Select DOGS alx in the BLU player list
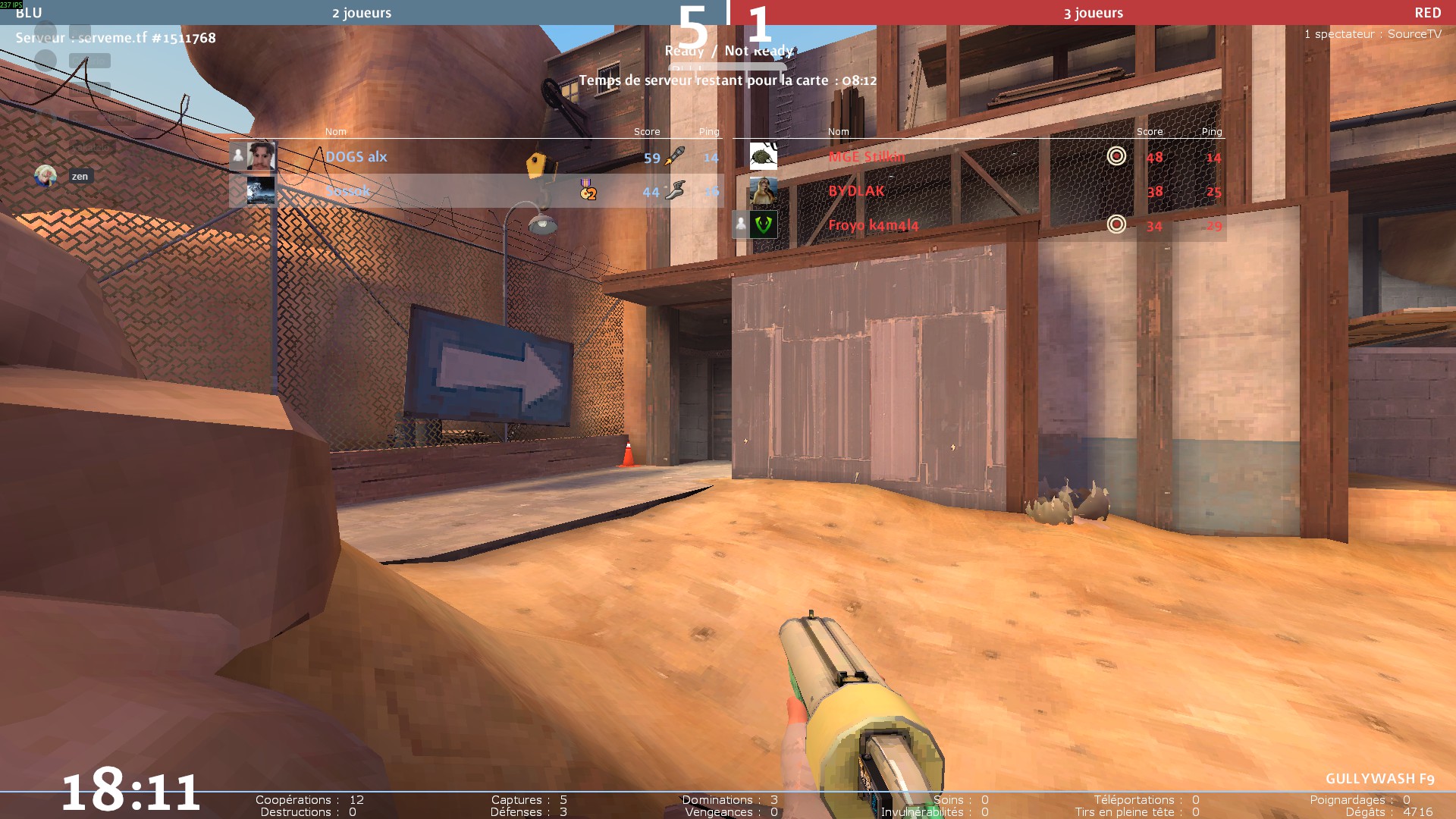The height and width of the screenshot is (819, 1456). 356,157
